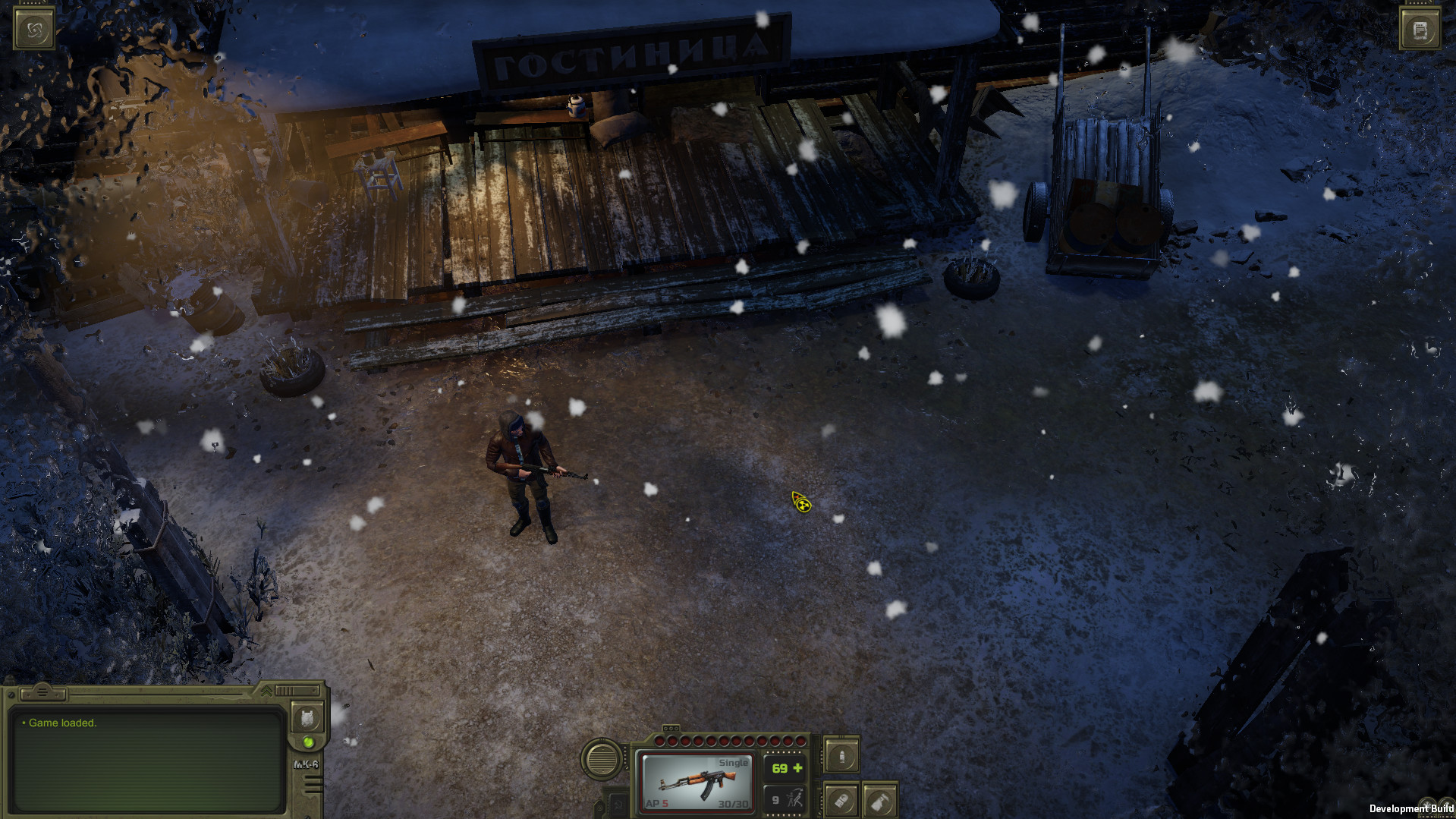
Task: Open the journal icon at top right
Action: [1420, 29]
